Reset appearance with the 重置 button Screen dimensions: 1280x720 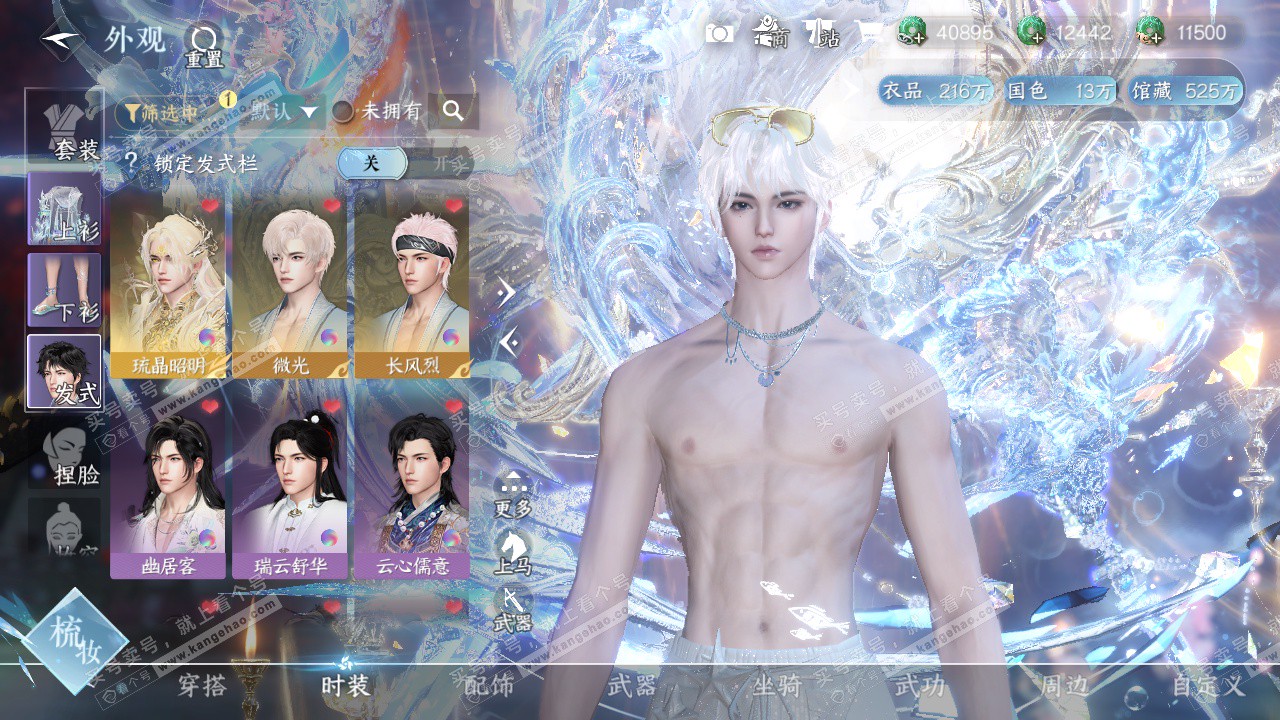(203, 45)
